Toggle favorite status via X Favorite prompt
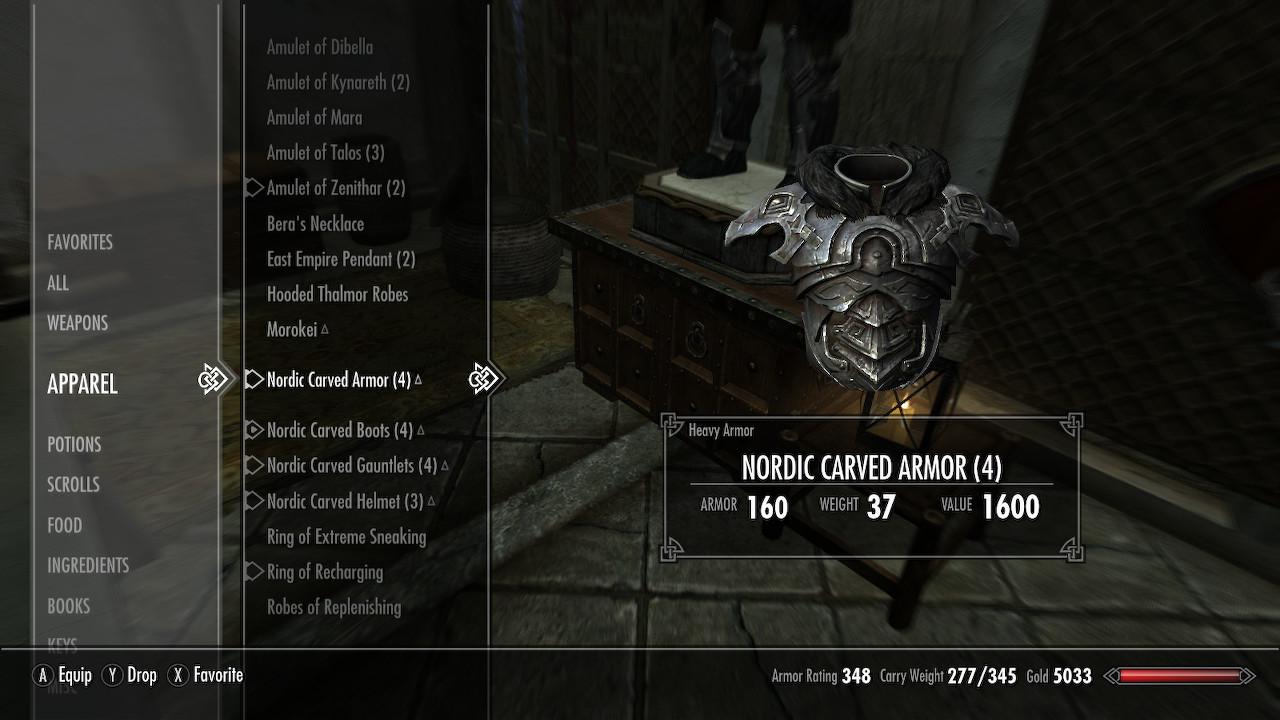 [x=204, y=675]
